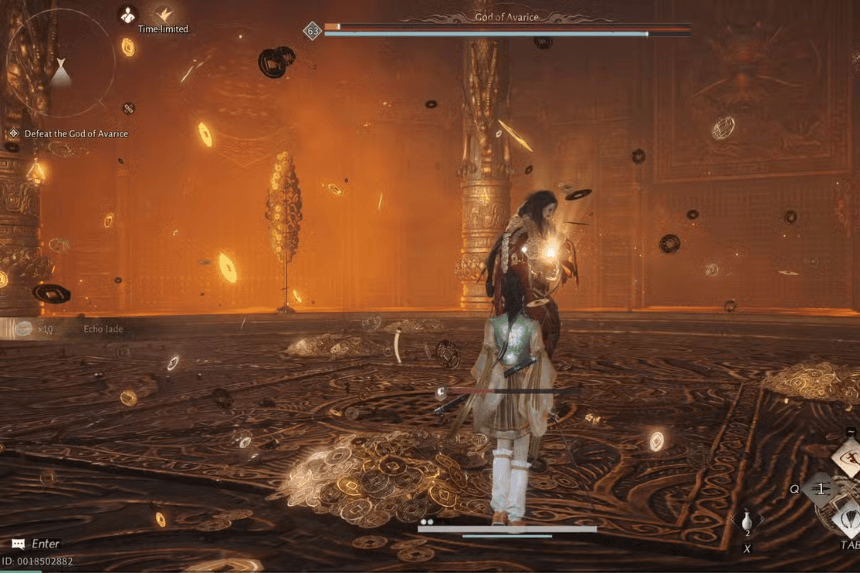This screenshot has width=860, height=573.
Task: Click the circular minimap
Action: point(60,60)
